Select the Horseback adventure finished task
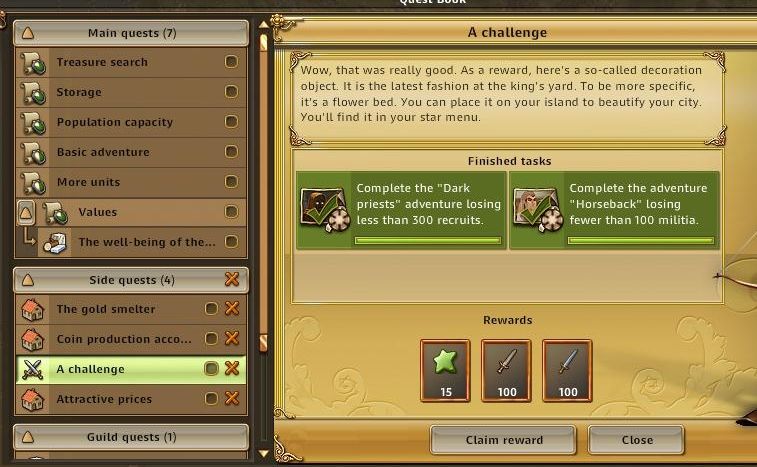 [x=614, y=210]
